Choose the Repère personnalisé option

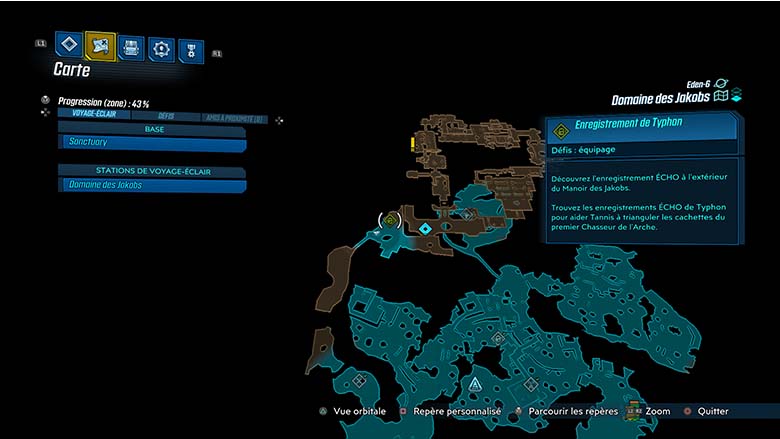coord(446,411)
